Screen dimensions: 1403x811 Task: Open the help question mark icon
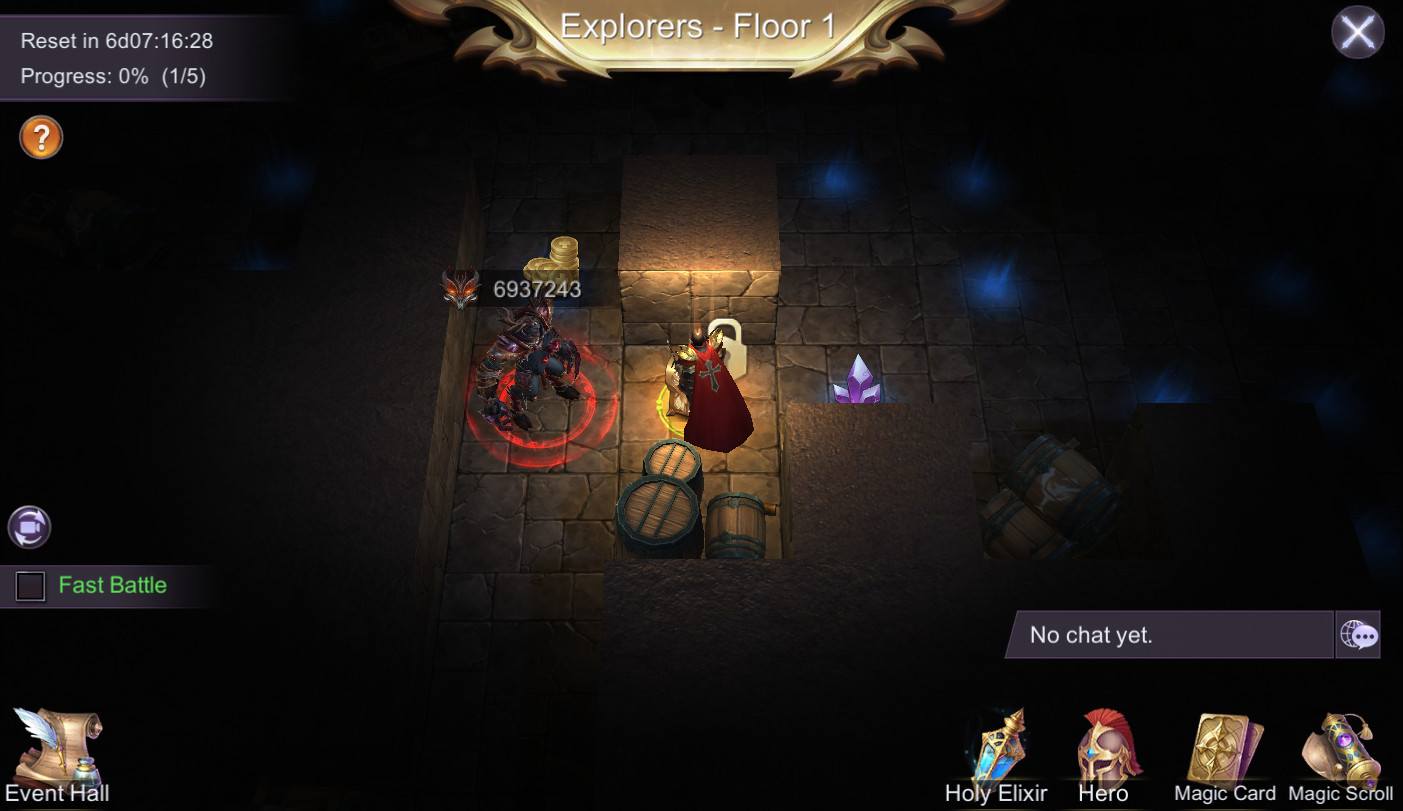pos(39,137)
